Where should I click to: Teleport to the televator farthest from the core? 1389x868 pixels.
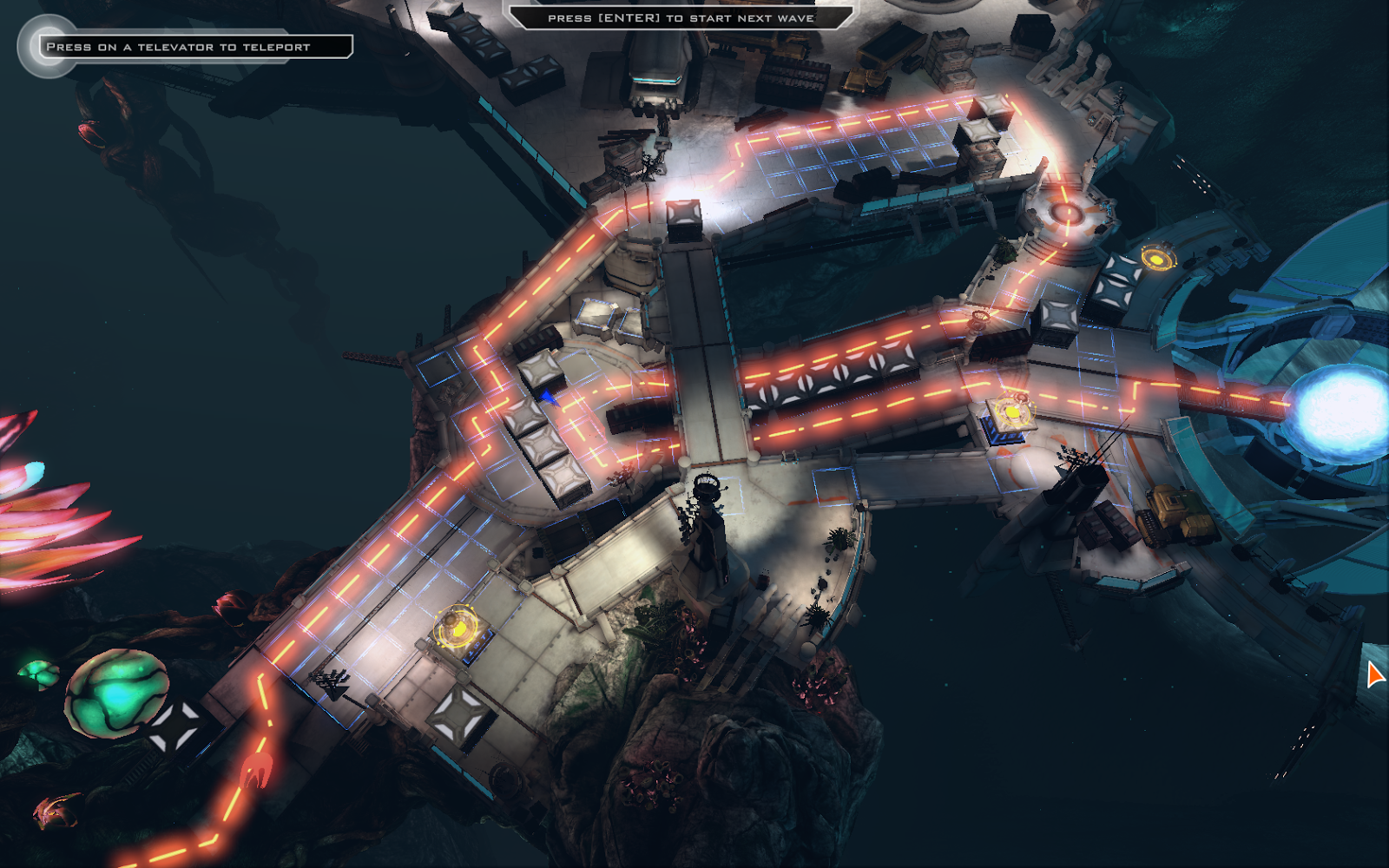[457, 627]
